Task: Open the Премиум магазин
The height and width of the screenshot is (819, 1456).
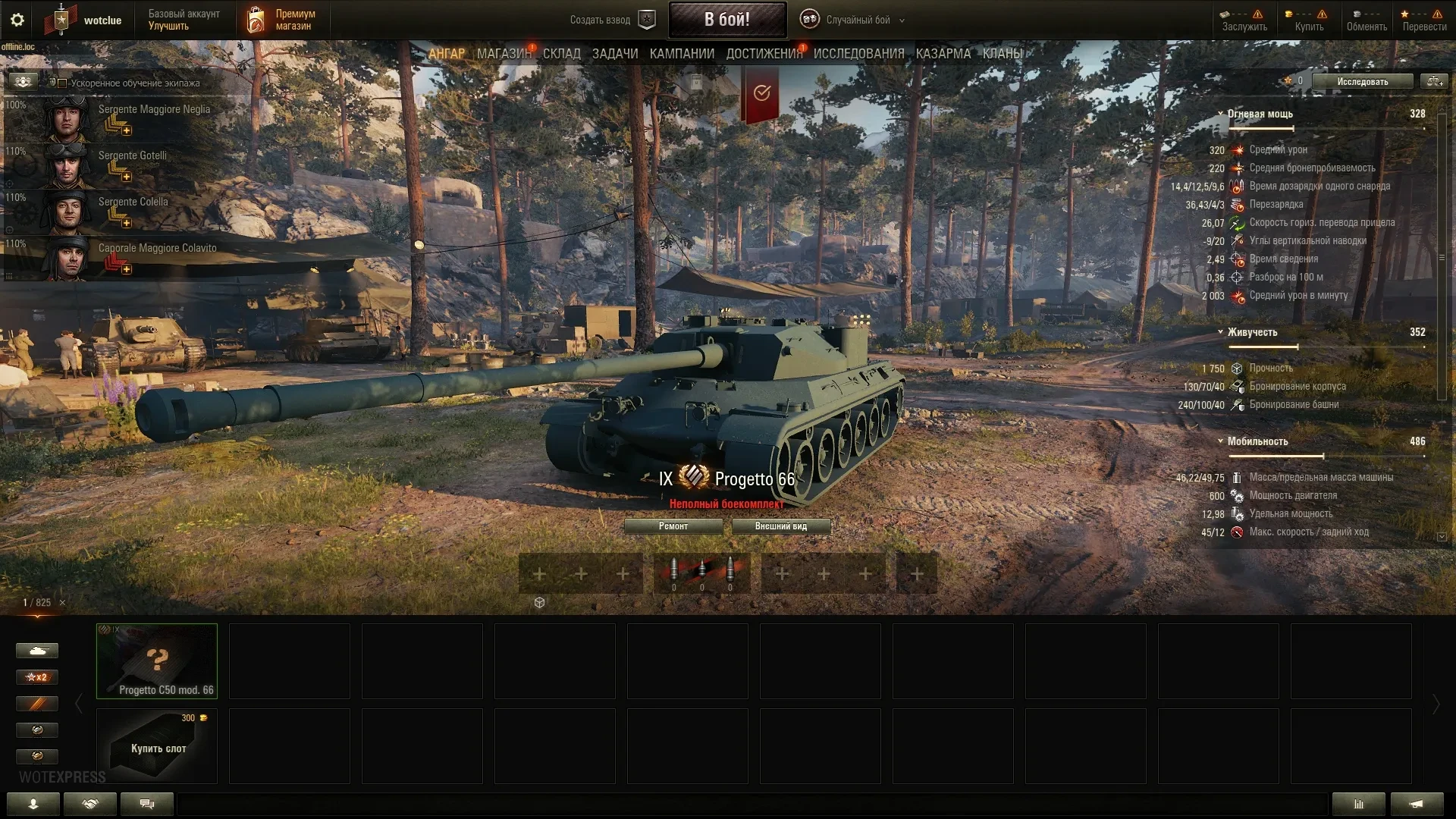Action: pyautogui.click(x=281, y=20)
